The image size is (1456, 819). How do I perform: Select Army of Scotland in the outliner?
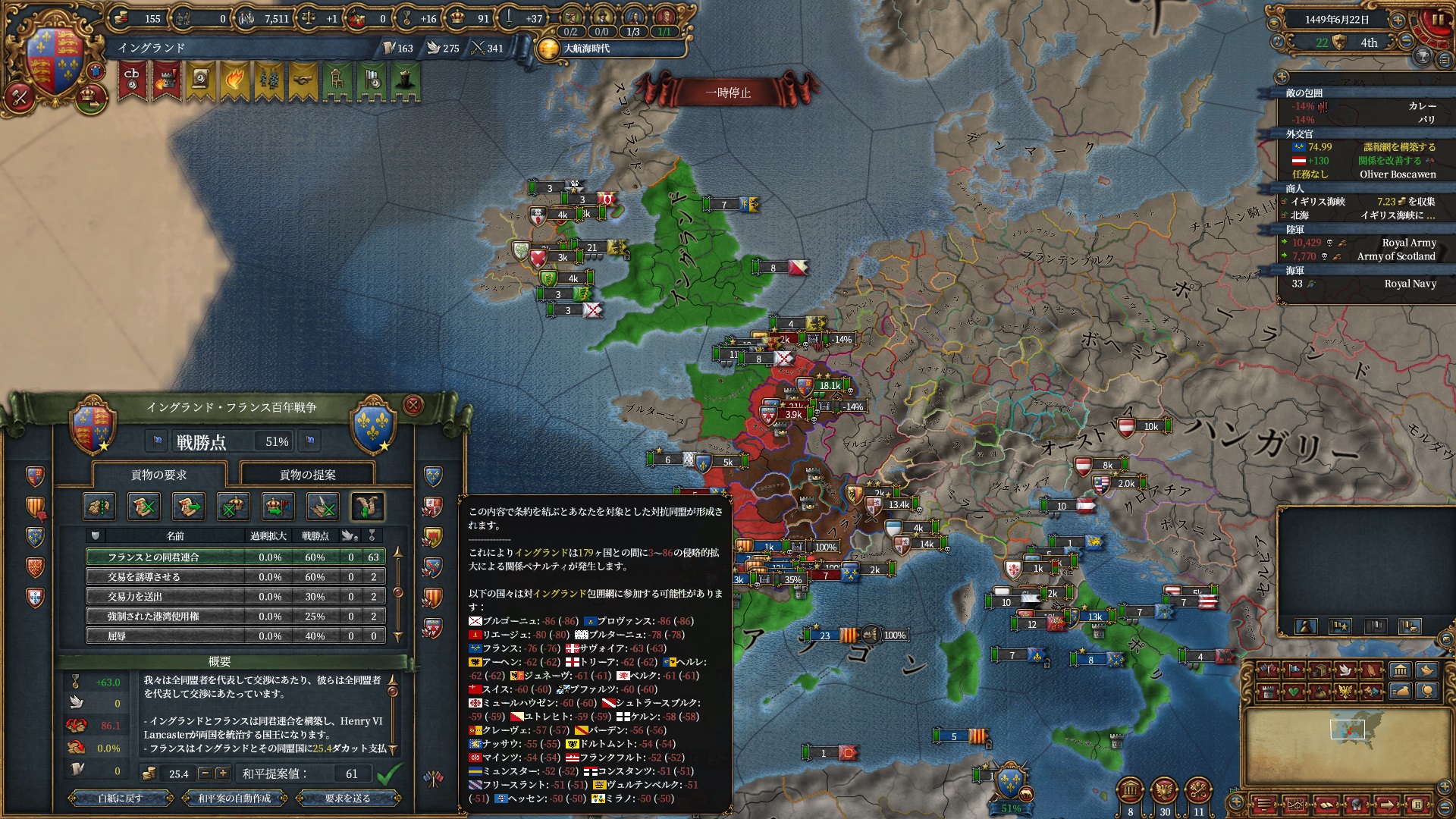point(1395,256)
